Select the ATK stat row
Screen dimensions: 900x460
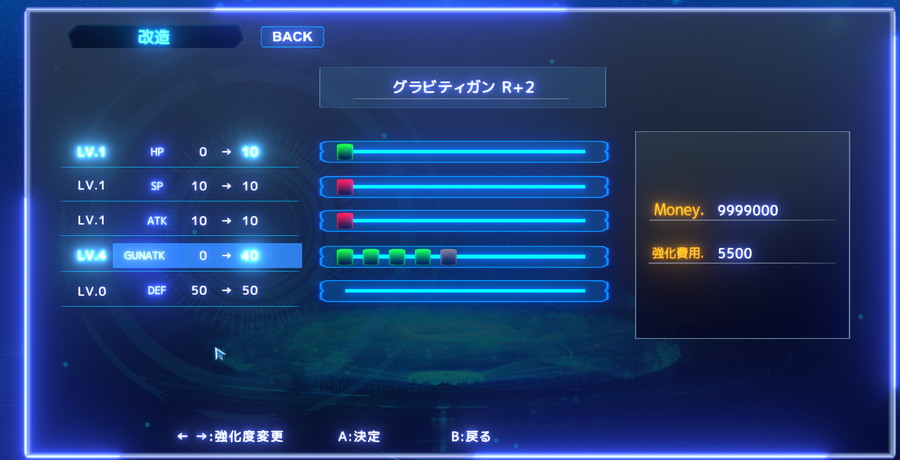[180, 220]
